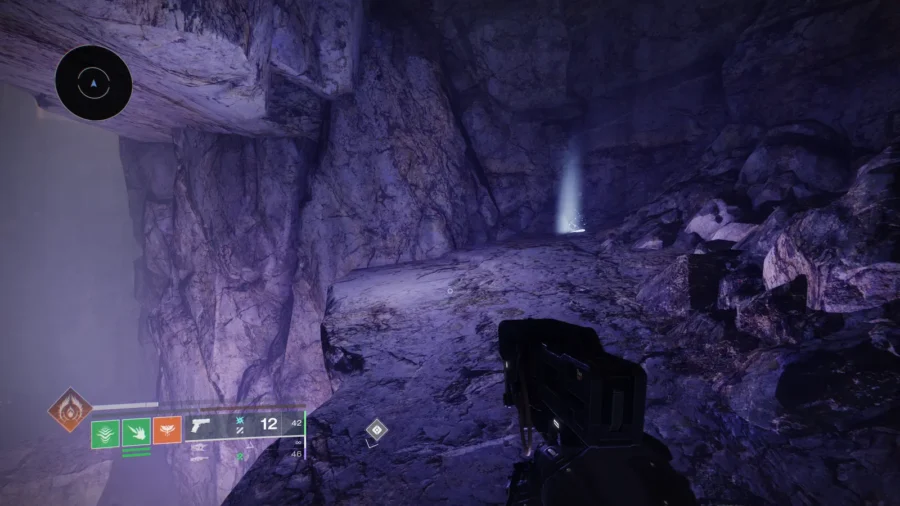
Task: Click the white diamond objective waypoint marker
Action: coord(376,429)
